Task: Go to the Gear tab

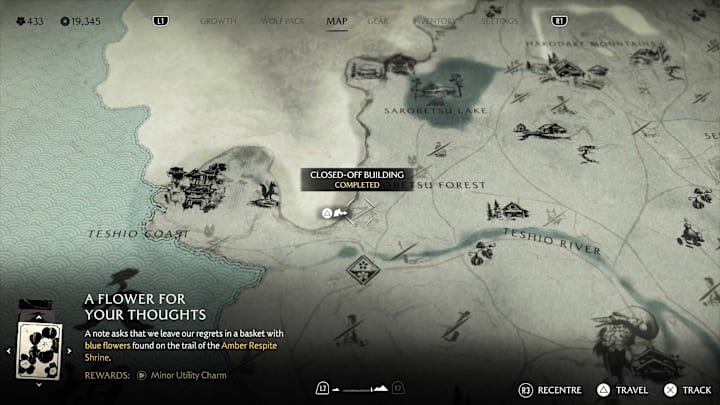Action: (378, 20)
